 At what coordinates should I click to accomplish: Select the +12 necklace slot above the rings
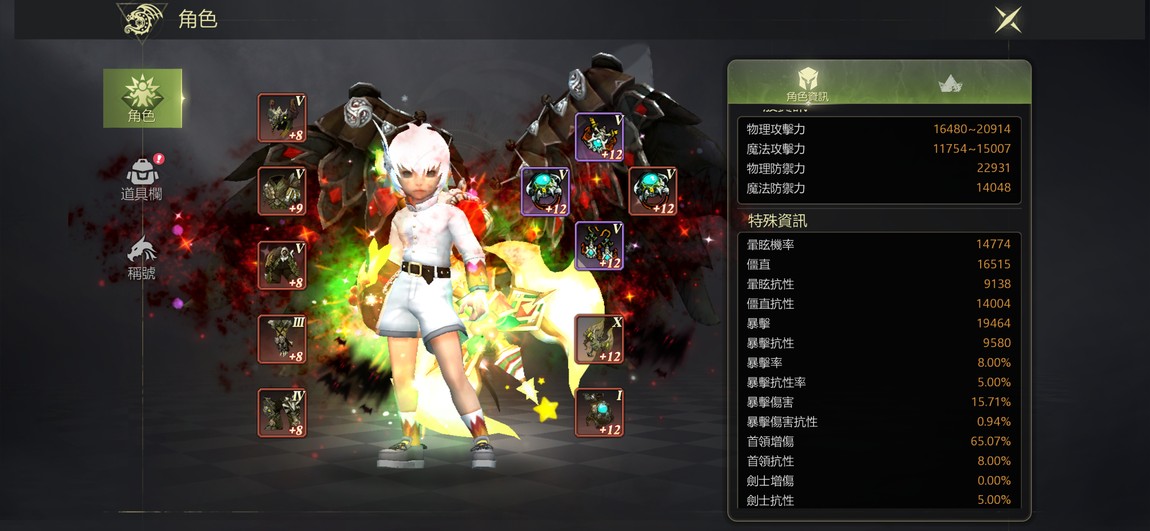point(599,137)
